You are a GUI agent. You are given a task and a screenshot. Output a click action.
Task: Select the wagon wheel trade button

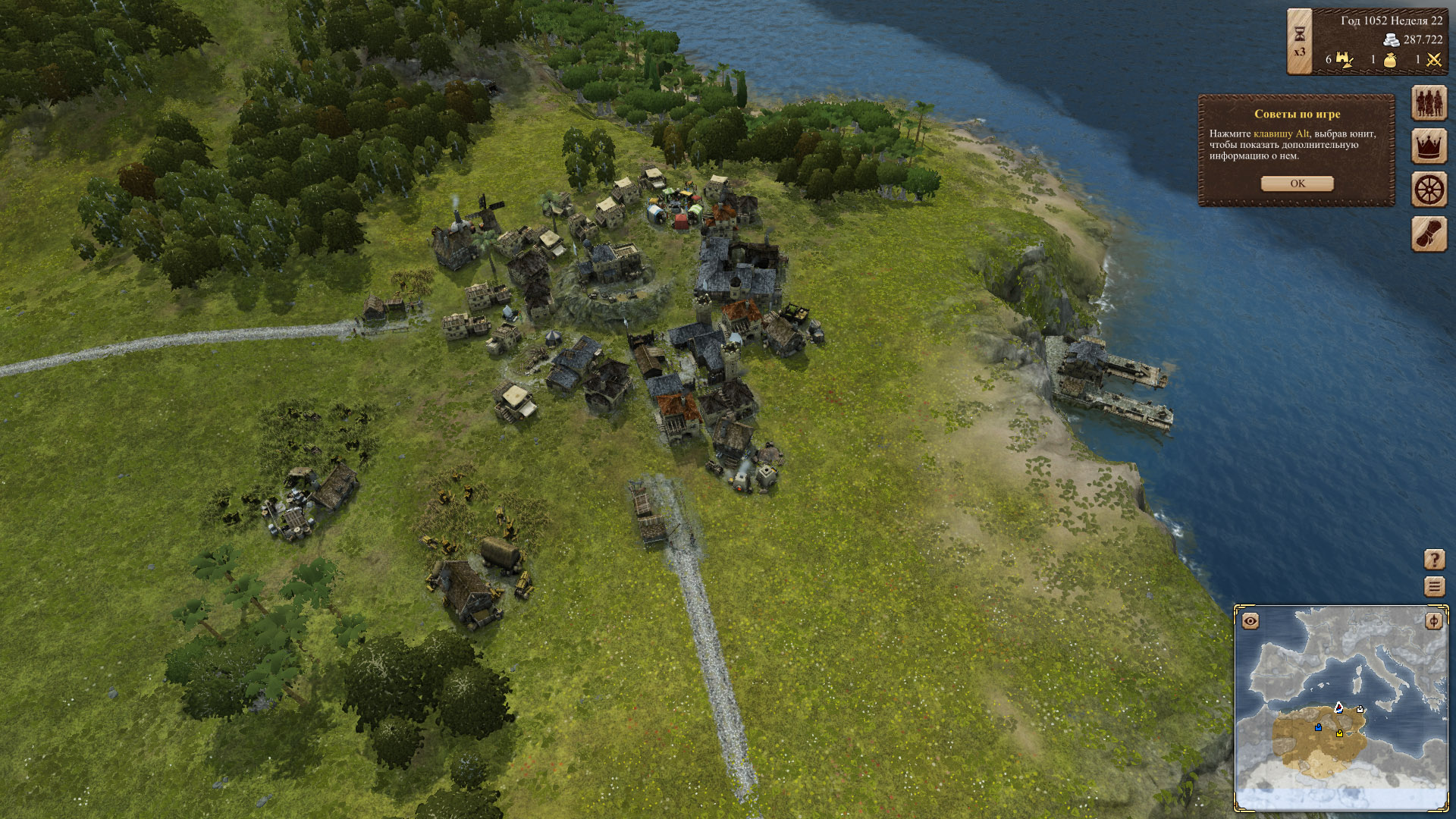click(x=1429, y=190)
